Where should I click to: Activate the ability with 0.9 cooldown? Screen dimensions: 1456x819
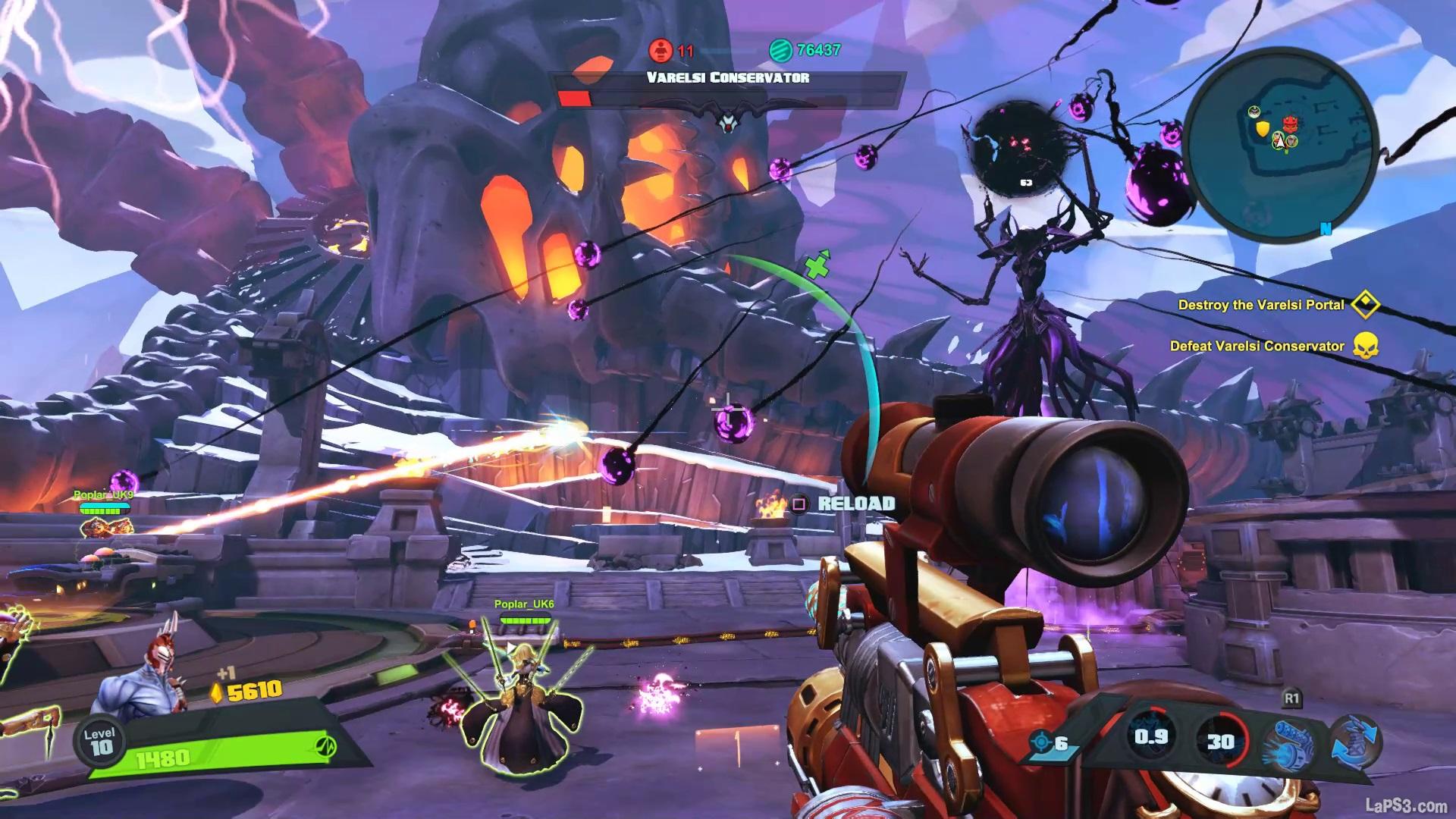[1150, 738]
